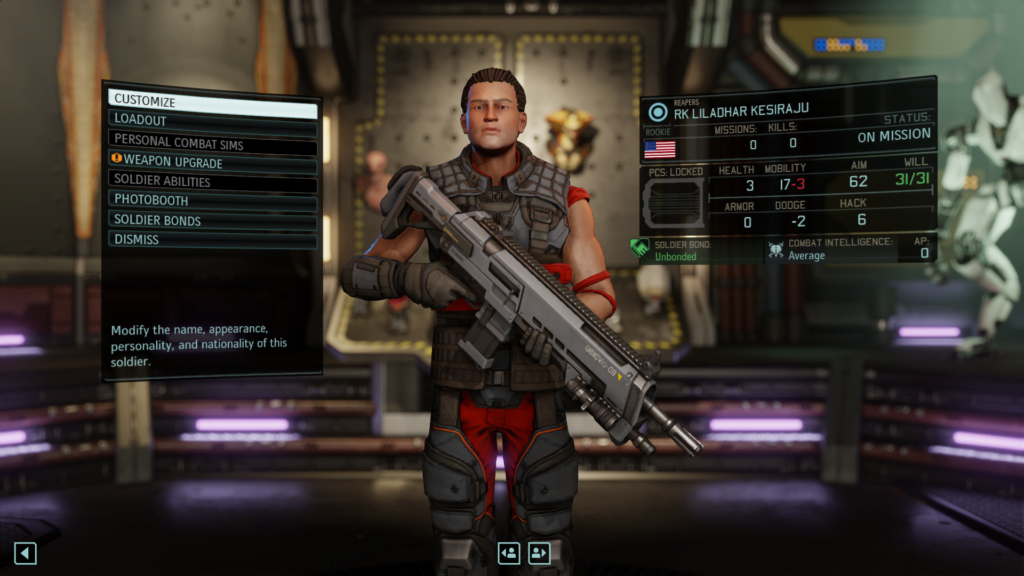The width and height of the screenshot is (1024, 576).
Task: Open the Customize menu entry
Action: 212,101
